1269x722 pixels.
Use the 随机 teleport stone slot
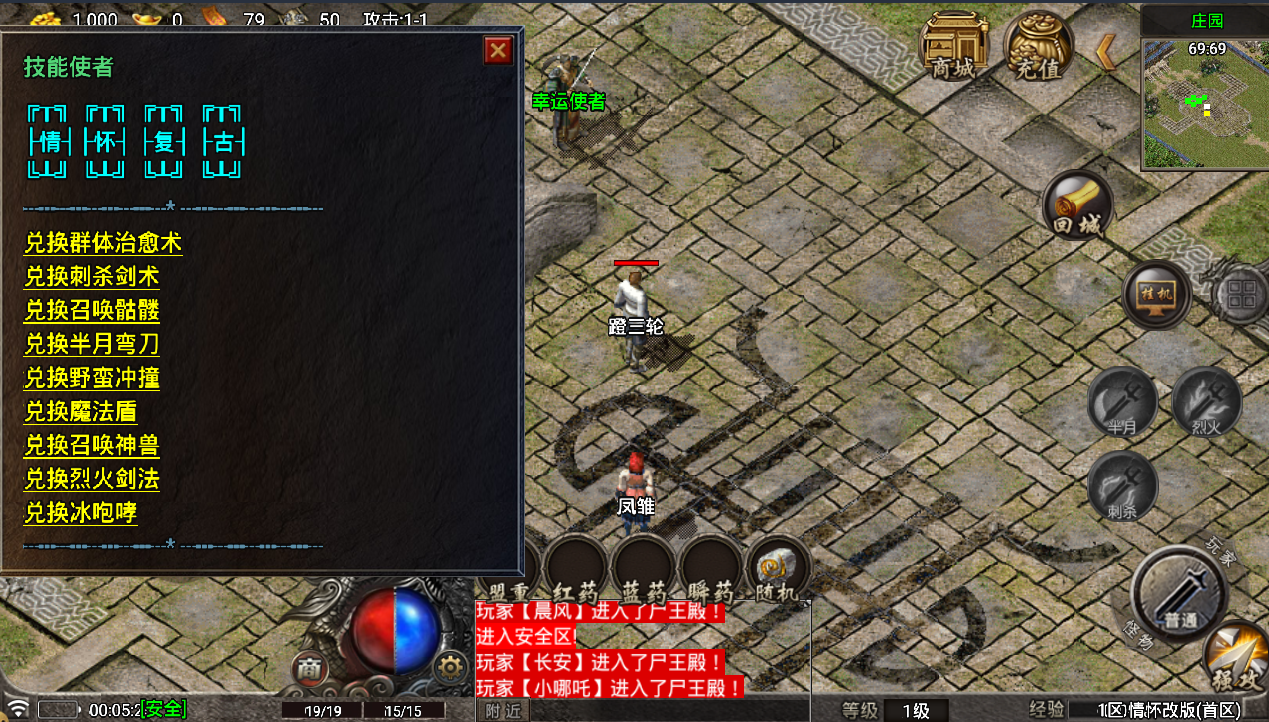(777, 568)
